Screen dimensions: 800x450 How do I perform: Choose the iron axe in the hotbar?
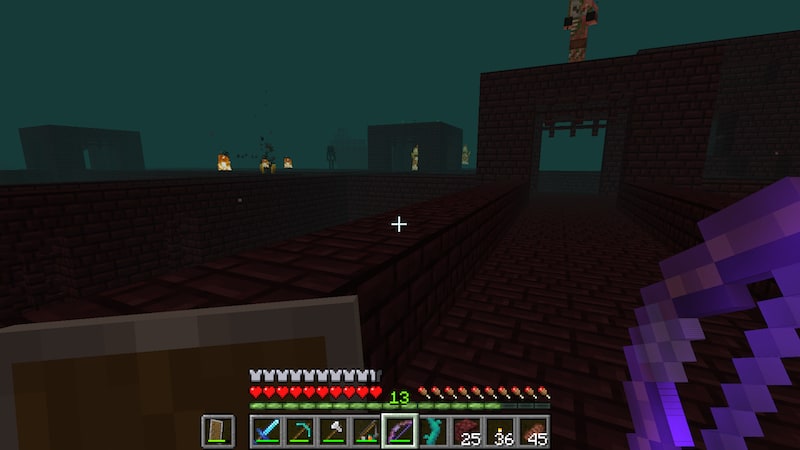(x=332, y=432)
